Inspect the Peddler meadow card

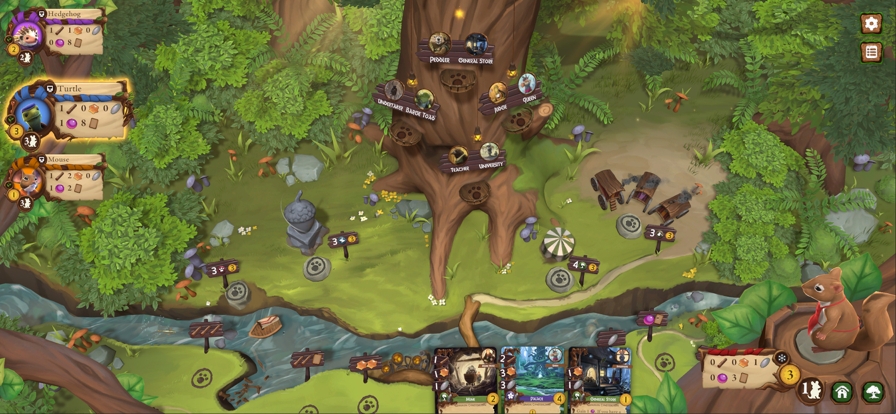439,45
